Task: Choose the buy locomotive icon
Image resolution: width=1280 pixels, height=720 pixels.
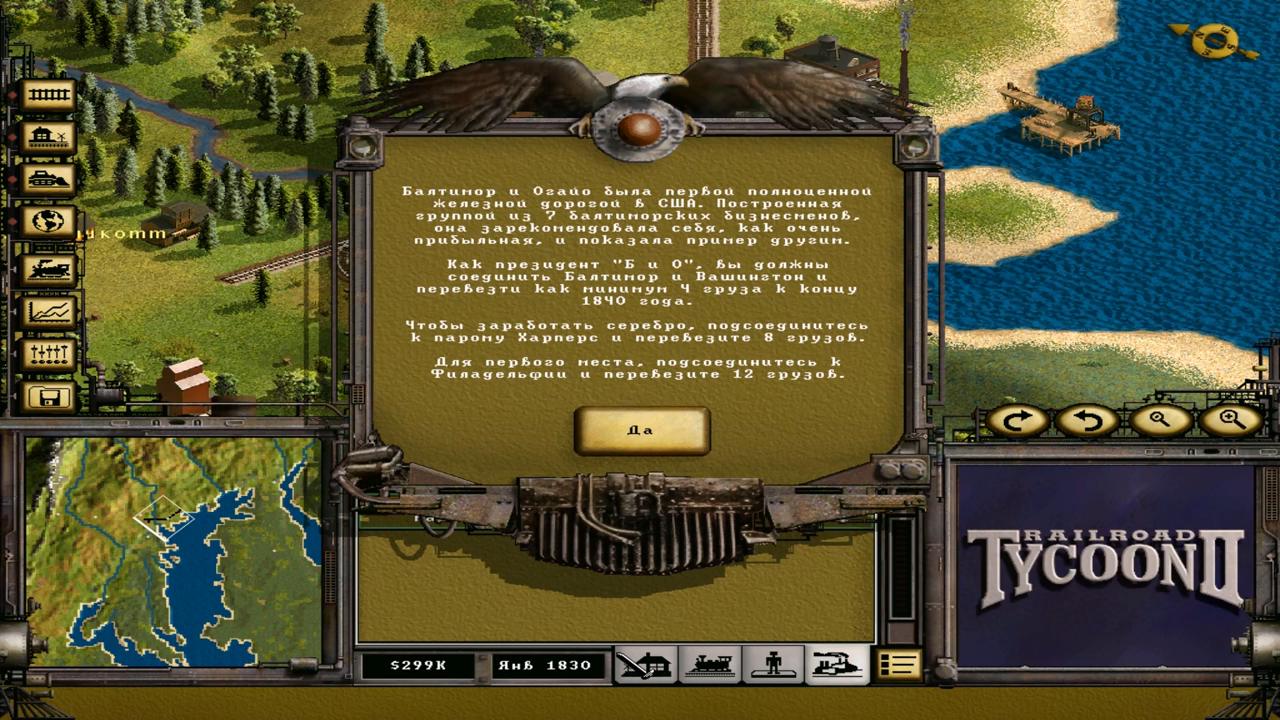Action: pos(48,268)
